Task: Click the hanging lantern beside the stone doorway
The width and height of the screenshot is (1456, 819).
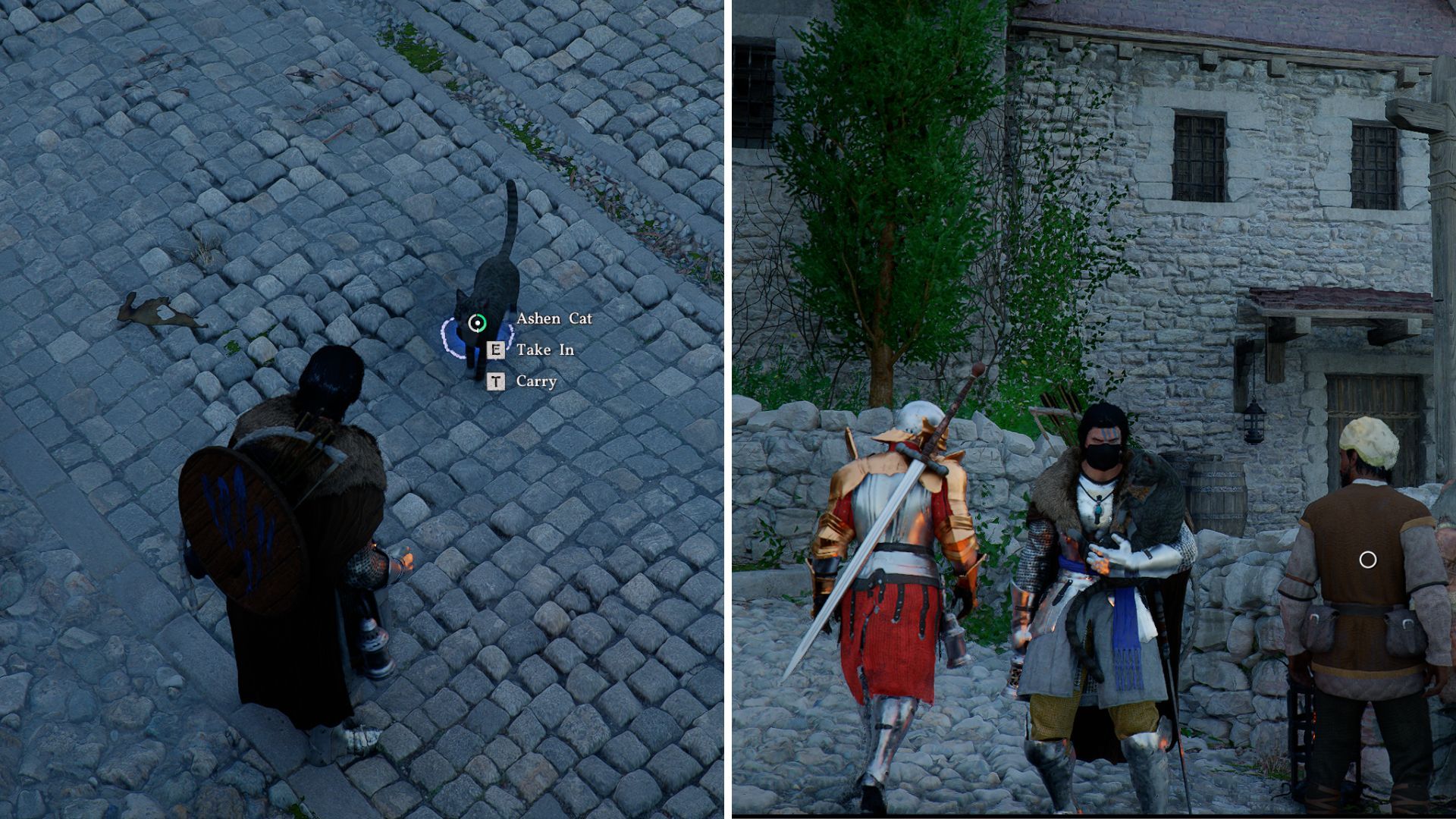Action: tap(1253, 422)
